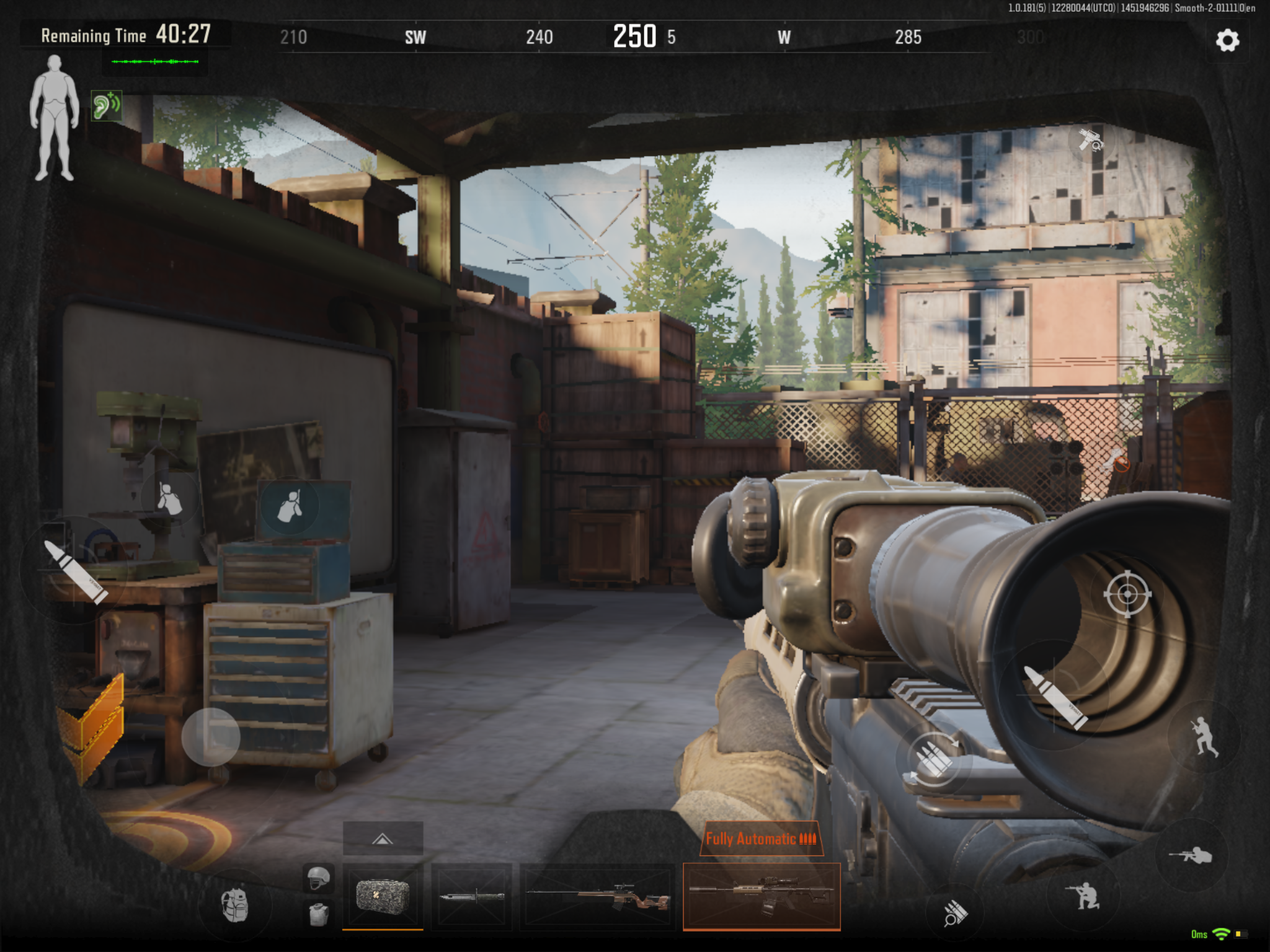
Task: Open the backpack inventory
Action: click(x=235, y=906)
